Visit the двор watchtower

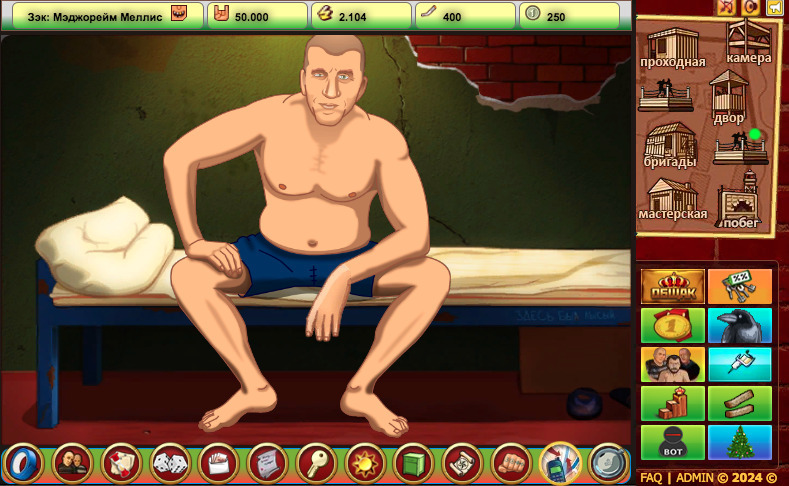(x=728, y=99)
